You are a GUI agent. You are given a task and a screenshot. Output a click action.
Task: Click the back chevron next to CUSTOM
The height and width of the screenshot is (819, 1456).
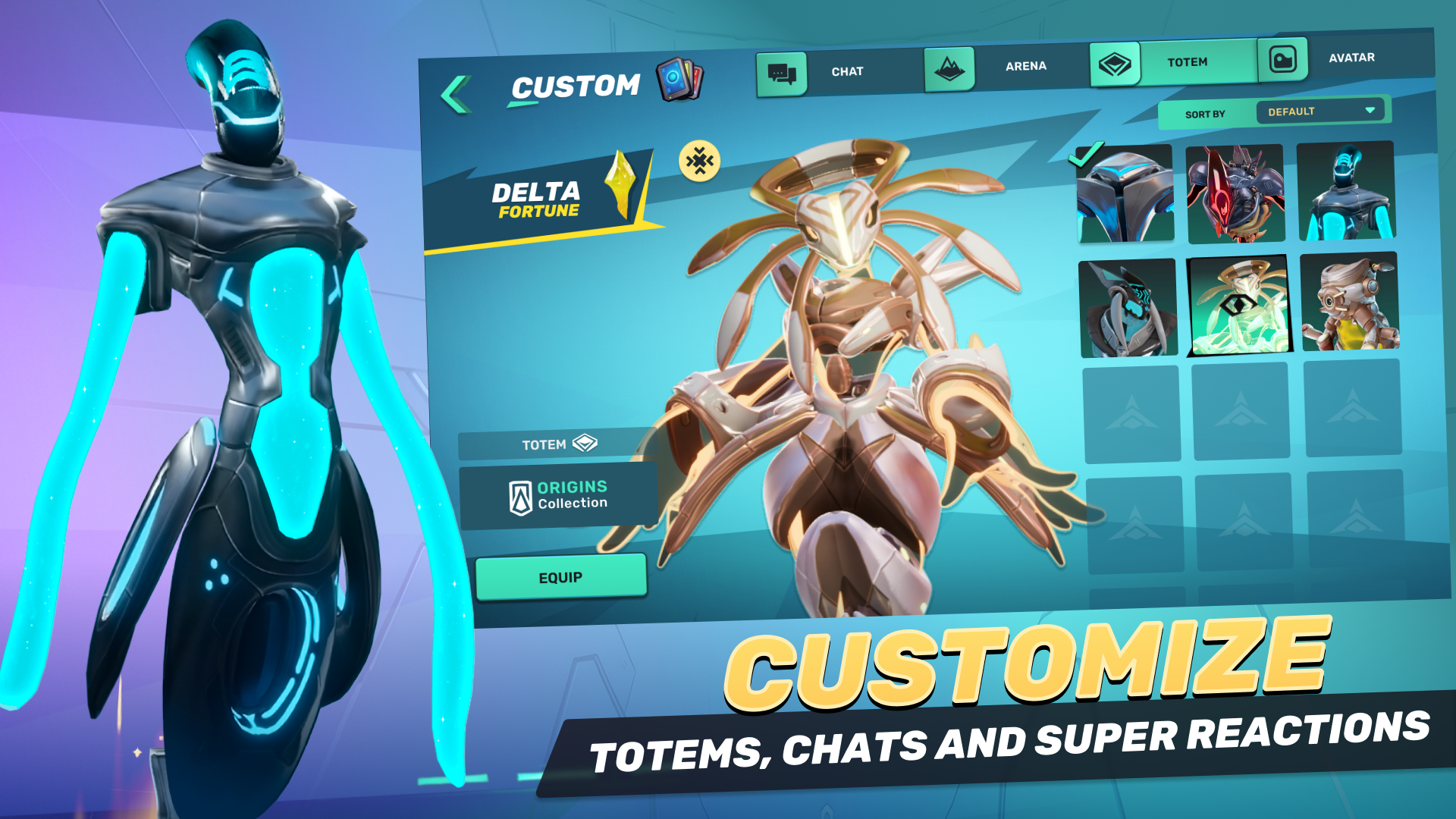click(x=455, y=88)
